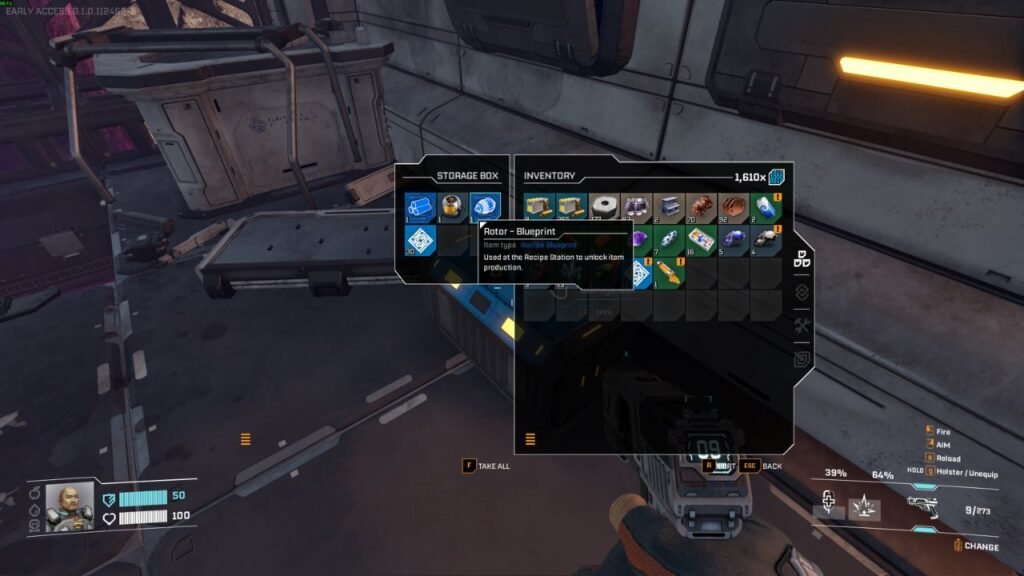Select the grey metal bracket item

(668, 207)
